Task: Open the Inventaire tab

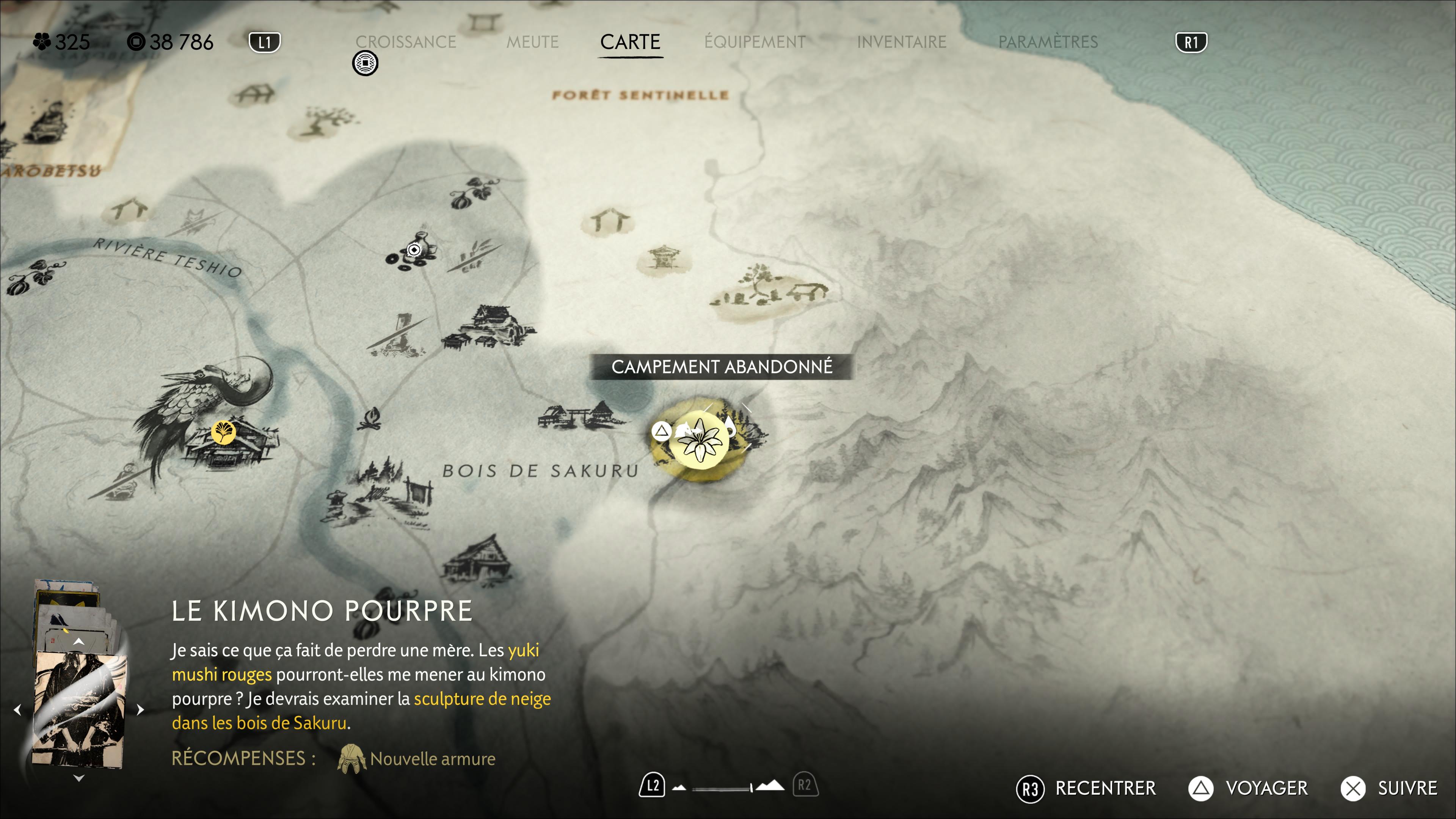Action: click(x=901, y=42)
